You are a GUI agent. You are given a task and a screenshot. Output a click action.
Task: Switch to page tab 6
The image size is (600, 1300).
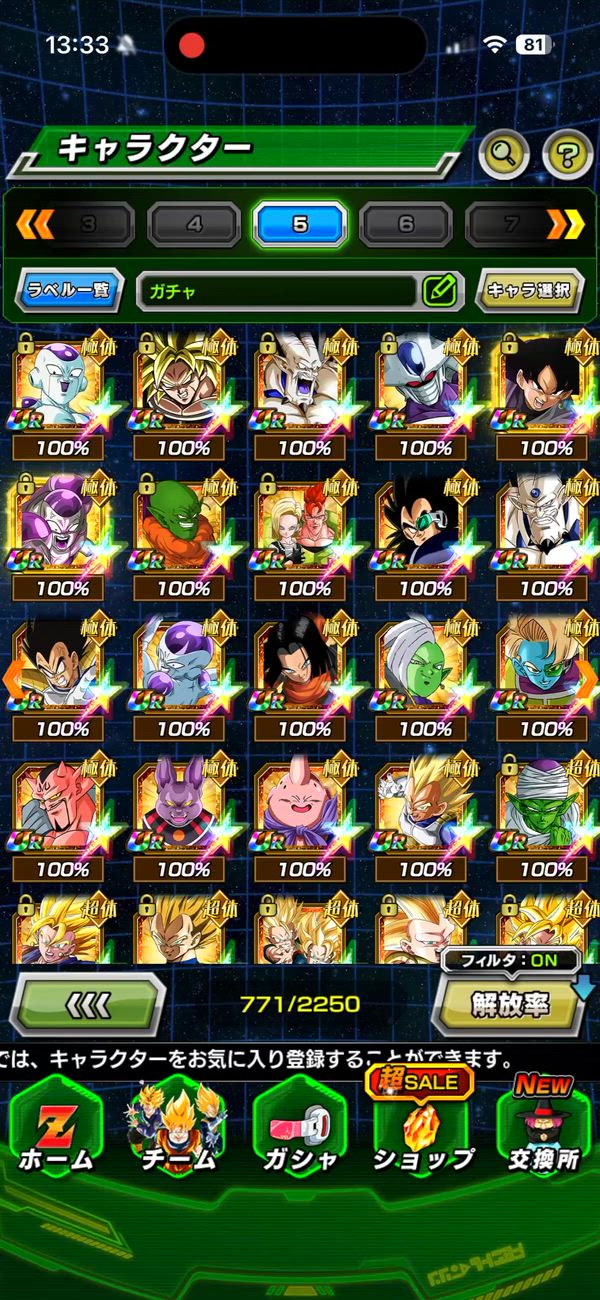pos(405,224)
